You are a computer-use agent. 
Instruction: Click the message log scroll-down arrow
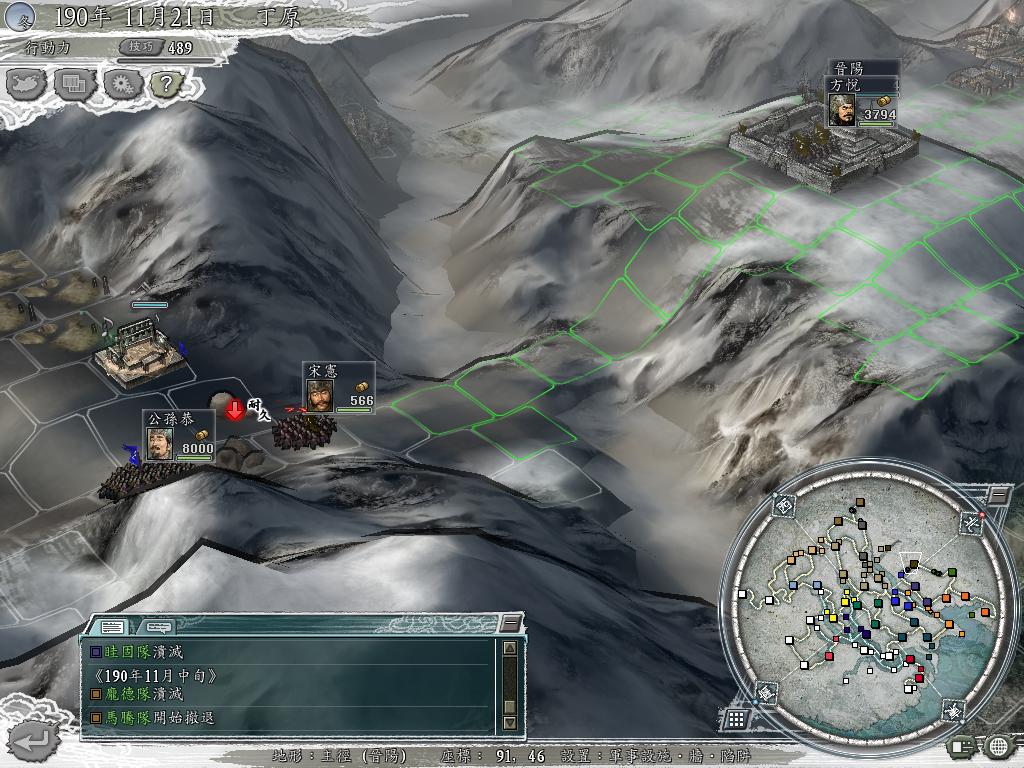point(509,722)
